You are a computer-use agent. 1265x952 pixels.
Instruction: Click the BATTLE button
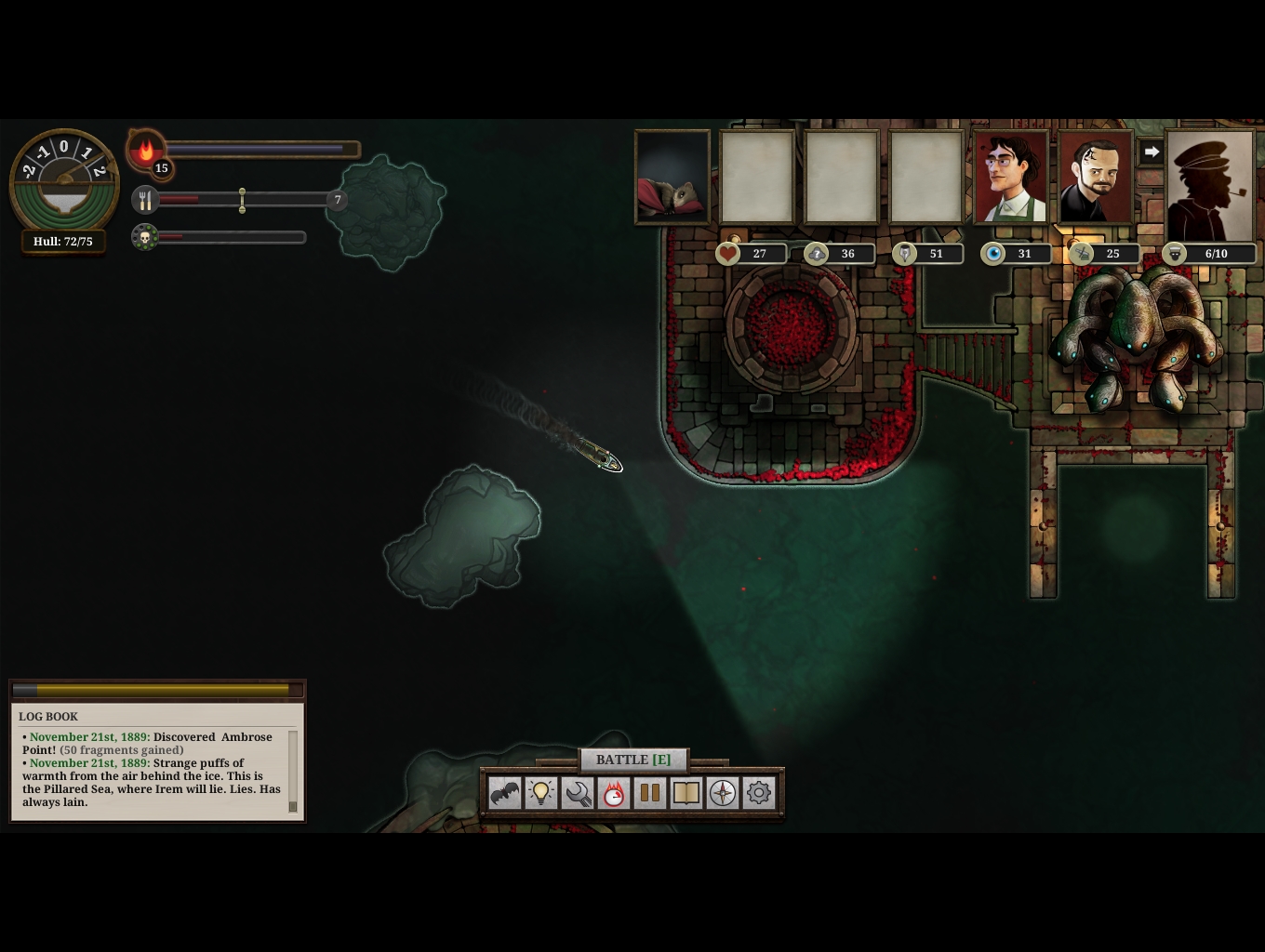point(633,760)
